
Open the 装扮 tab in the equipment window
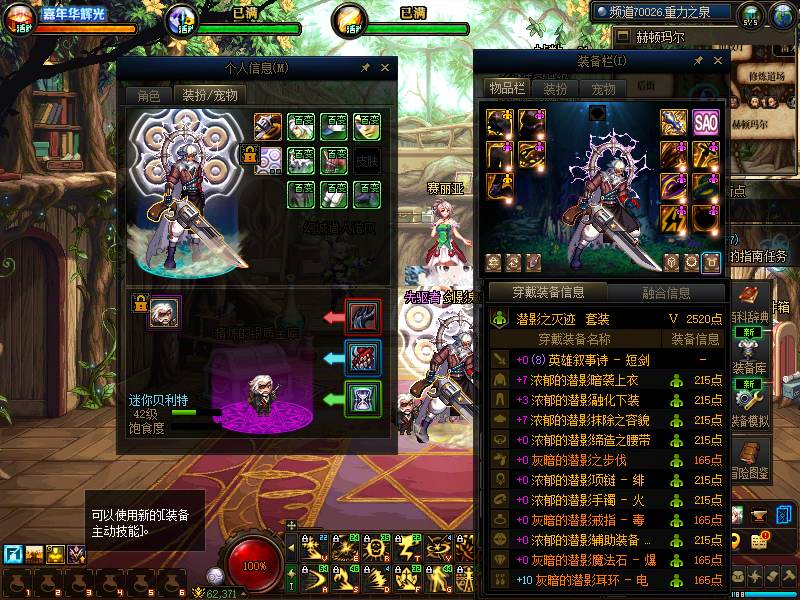coord(555,88)
